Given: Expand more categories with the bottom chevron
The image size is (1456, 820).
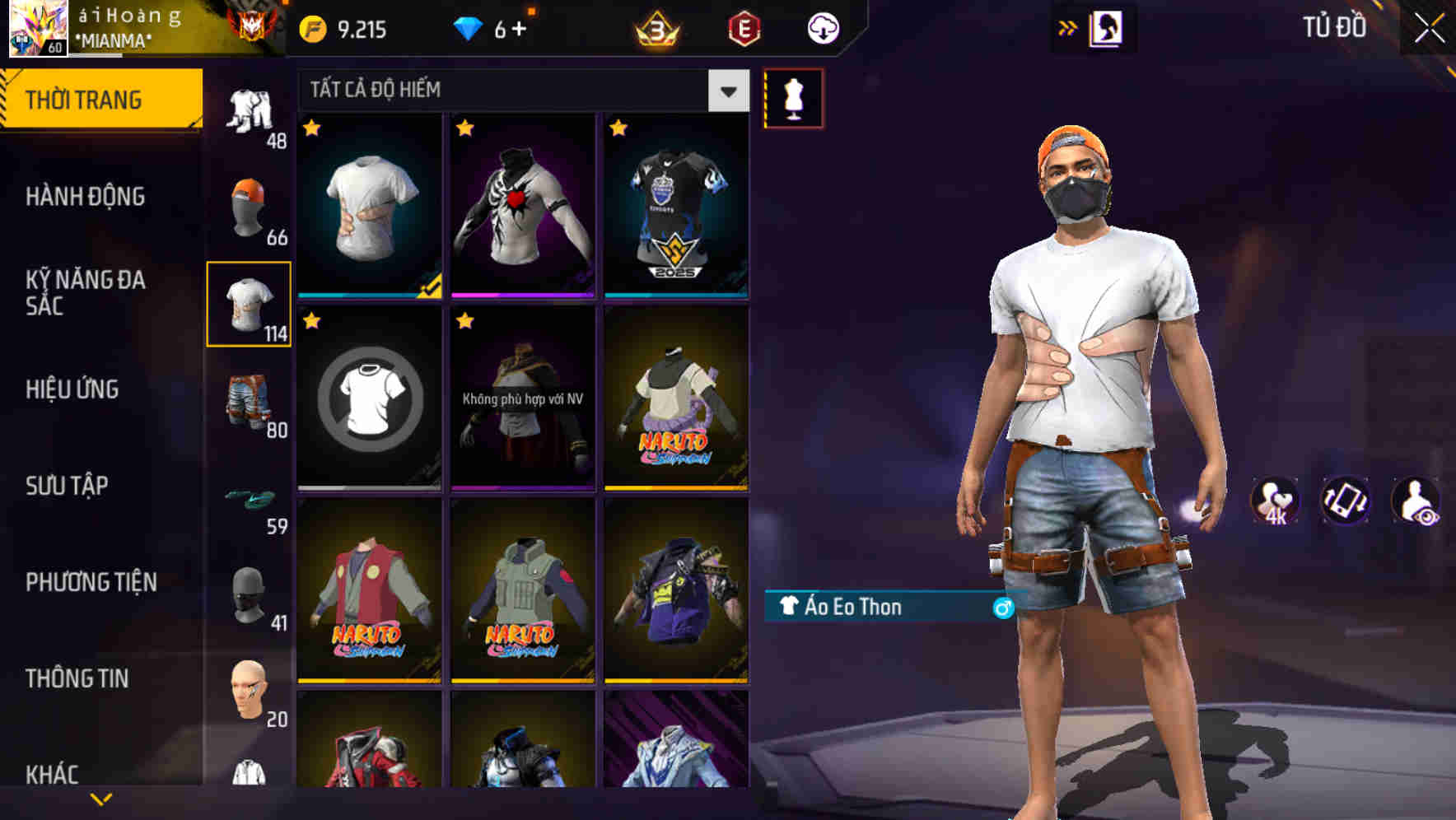Looking at the screenshot, I should pos(101,797).
